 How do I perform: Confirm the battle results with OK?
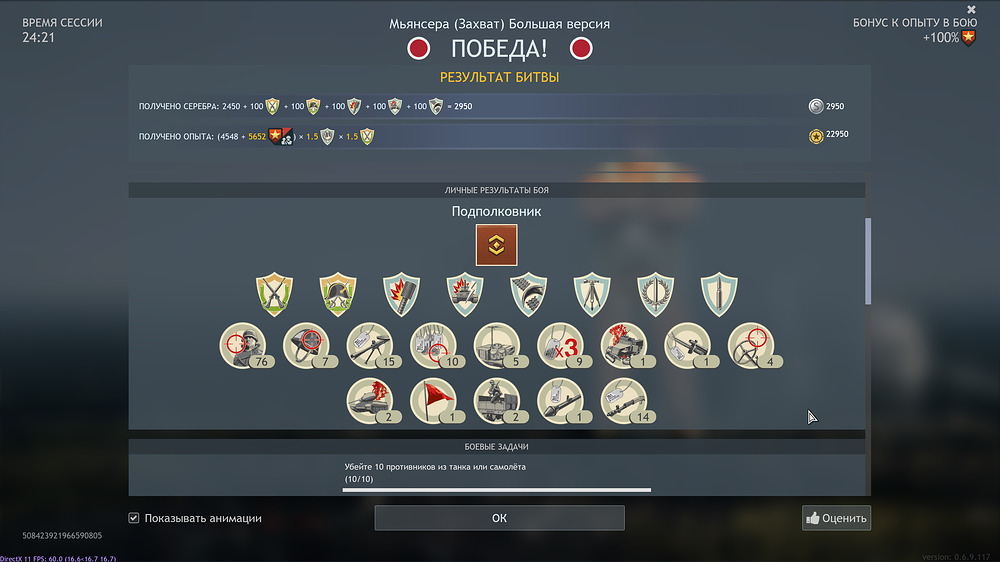point(499,518)
